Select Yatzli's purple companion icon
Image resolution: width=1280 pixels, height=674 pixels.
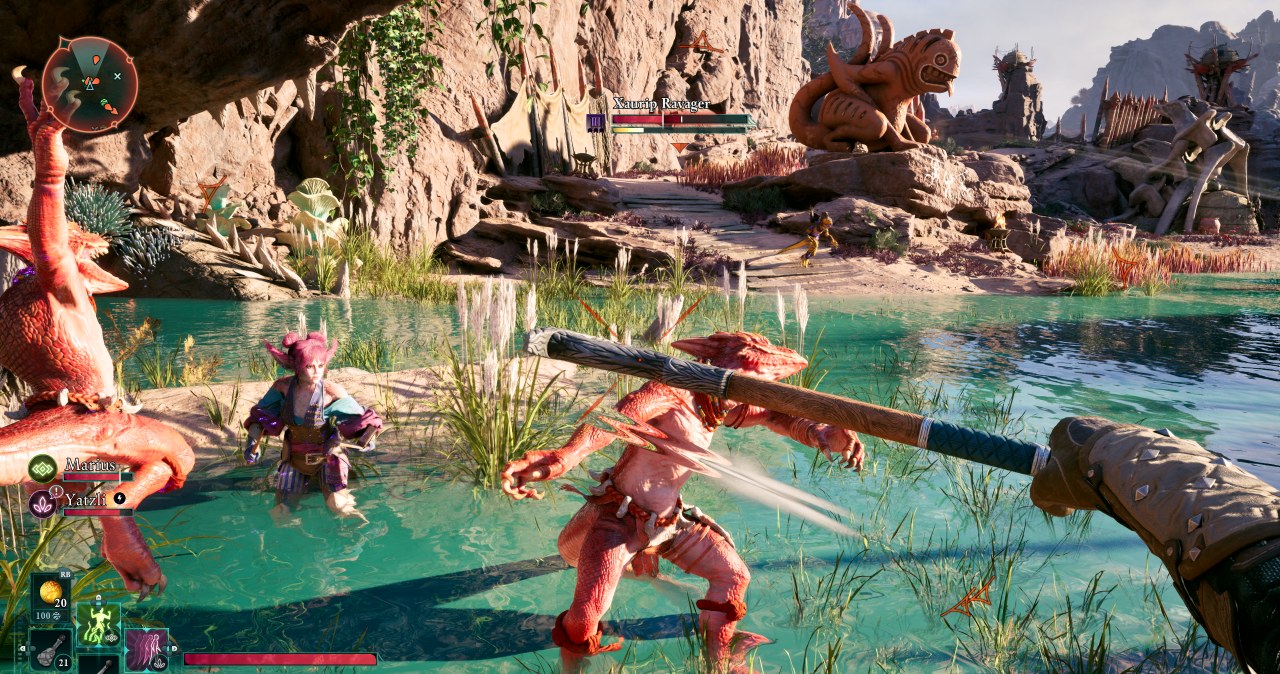click(42, 502)
